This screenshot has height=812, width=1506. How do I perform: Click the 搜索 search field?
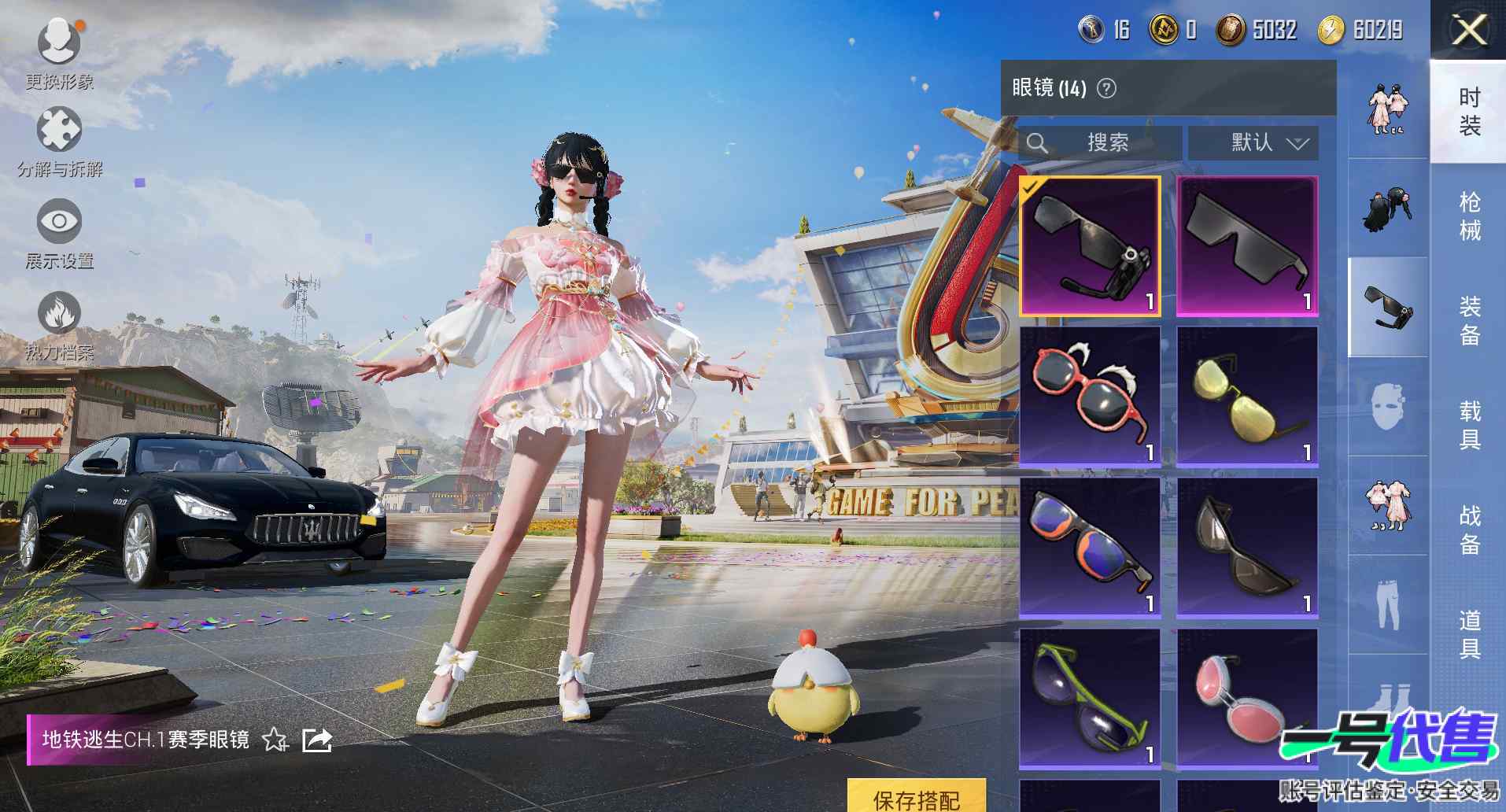tap(1100, 142)
